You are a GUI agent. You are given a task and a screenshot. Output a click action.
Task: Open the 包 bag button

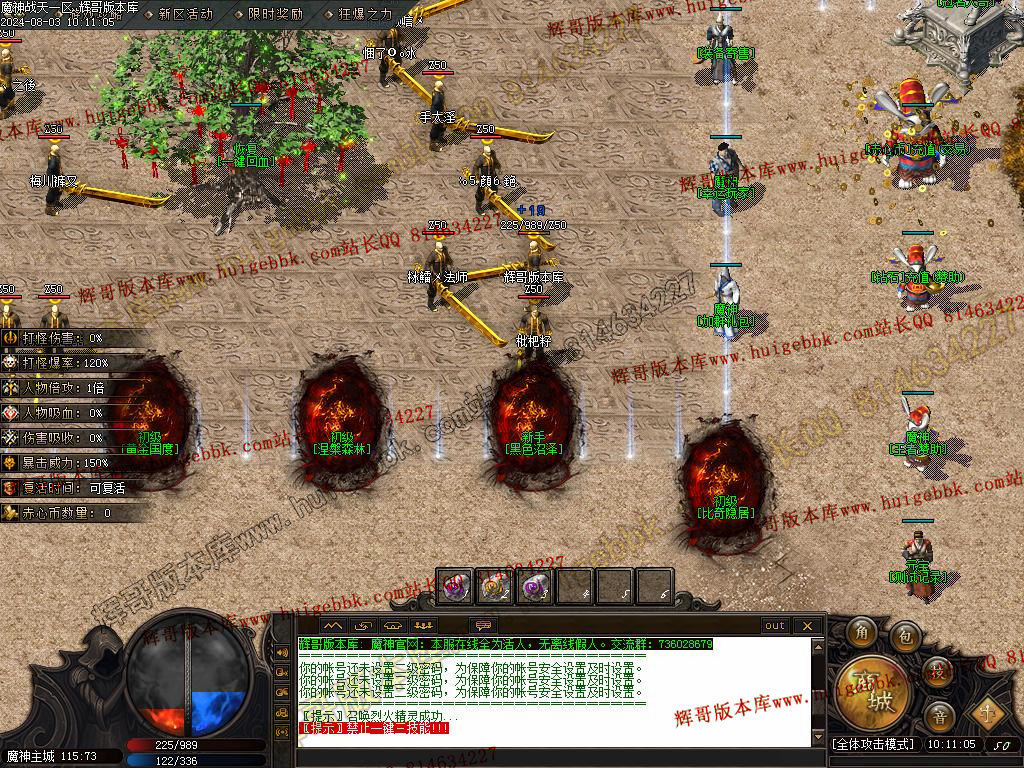905,634
